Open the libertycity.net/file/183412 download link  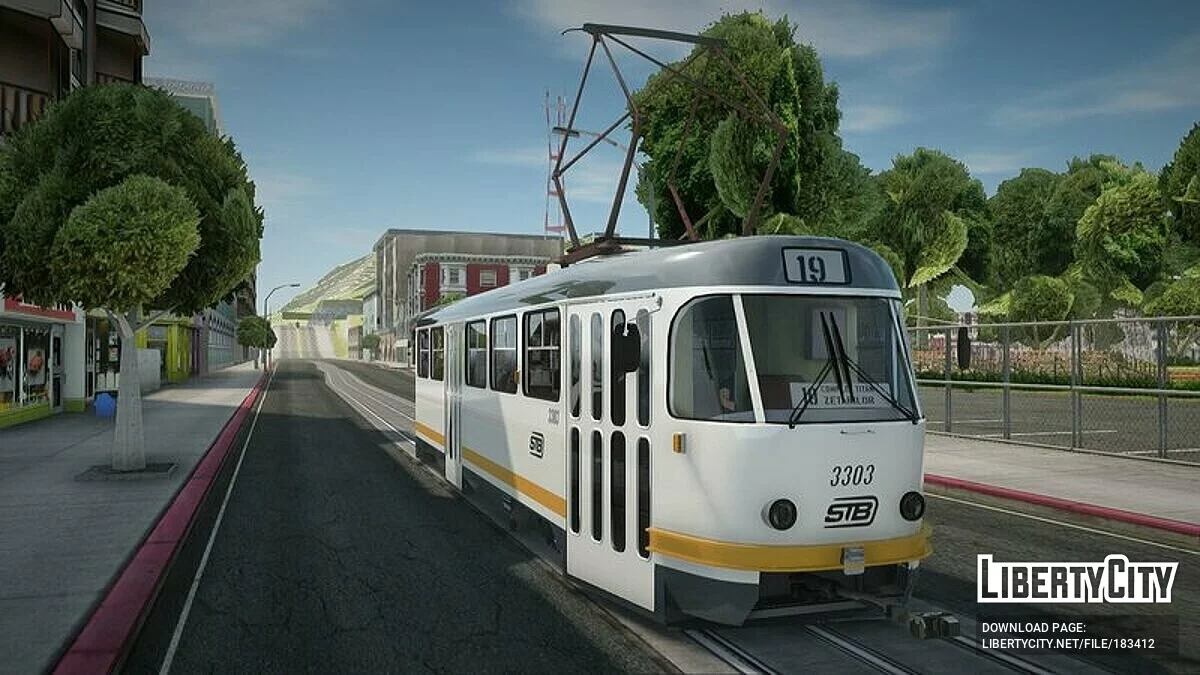coord(1067,644)
